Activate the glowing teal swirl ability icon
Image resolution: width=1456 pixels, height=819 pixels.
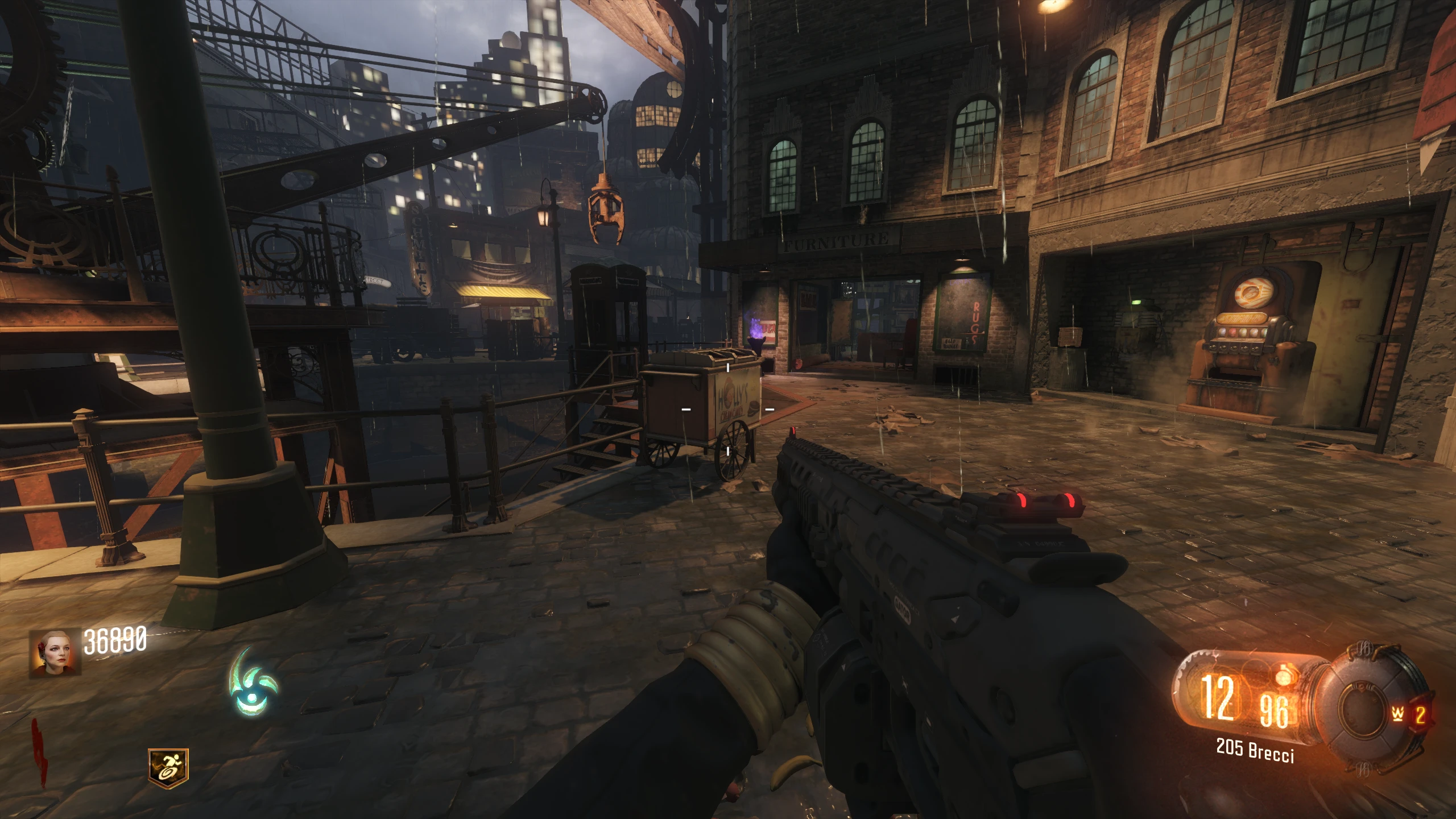pyautogui.click(x=252, y=683)
